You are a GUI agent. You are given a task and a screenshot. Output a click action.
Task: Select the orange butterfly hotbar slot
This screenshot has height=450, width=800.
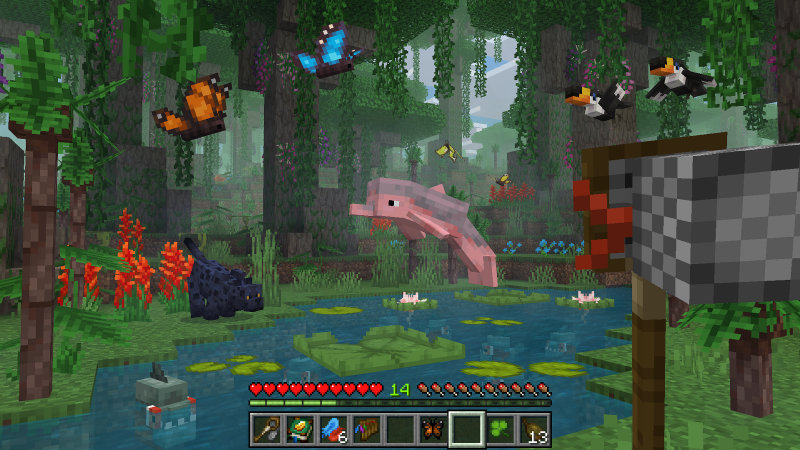coord(433,430)
